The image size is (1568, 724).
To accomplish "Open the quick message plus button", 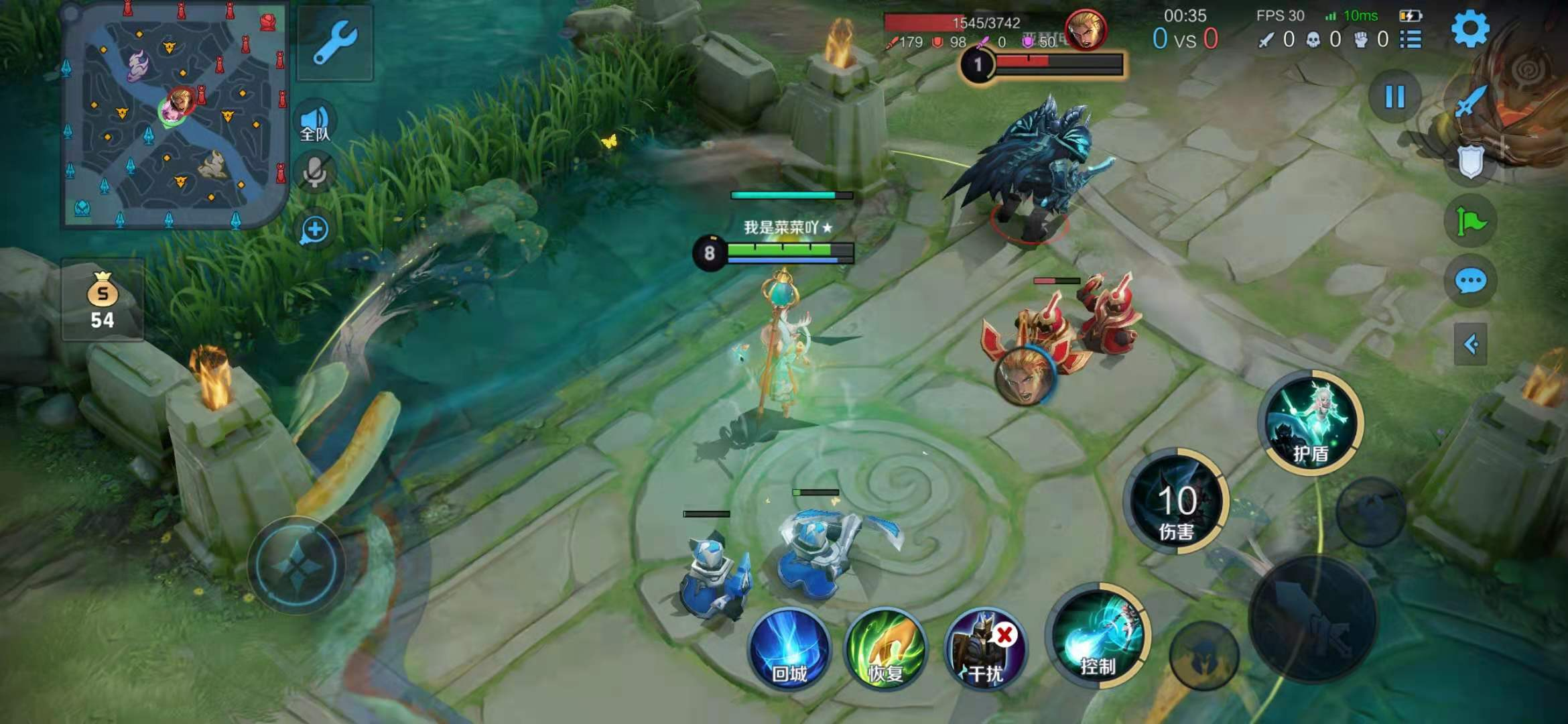I will pos(314,230).
